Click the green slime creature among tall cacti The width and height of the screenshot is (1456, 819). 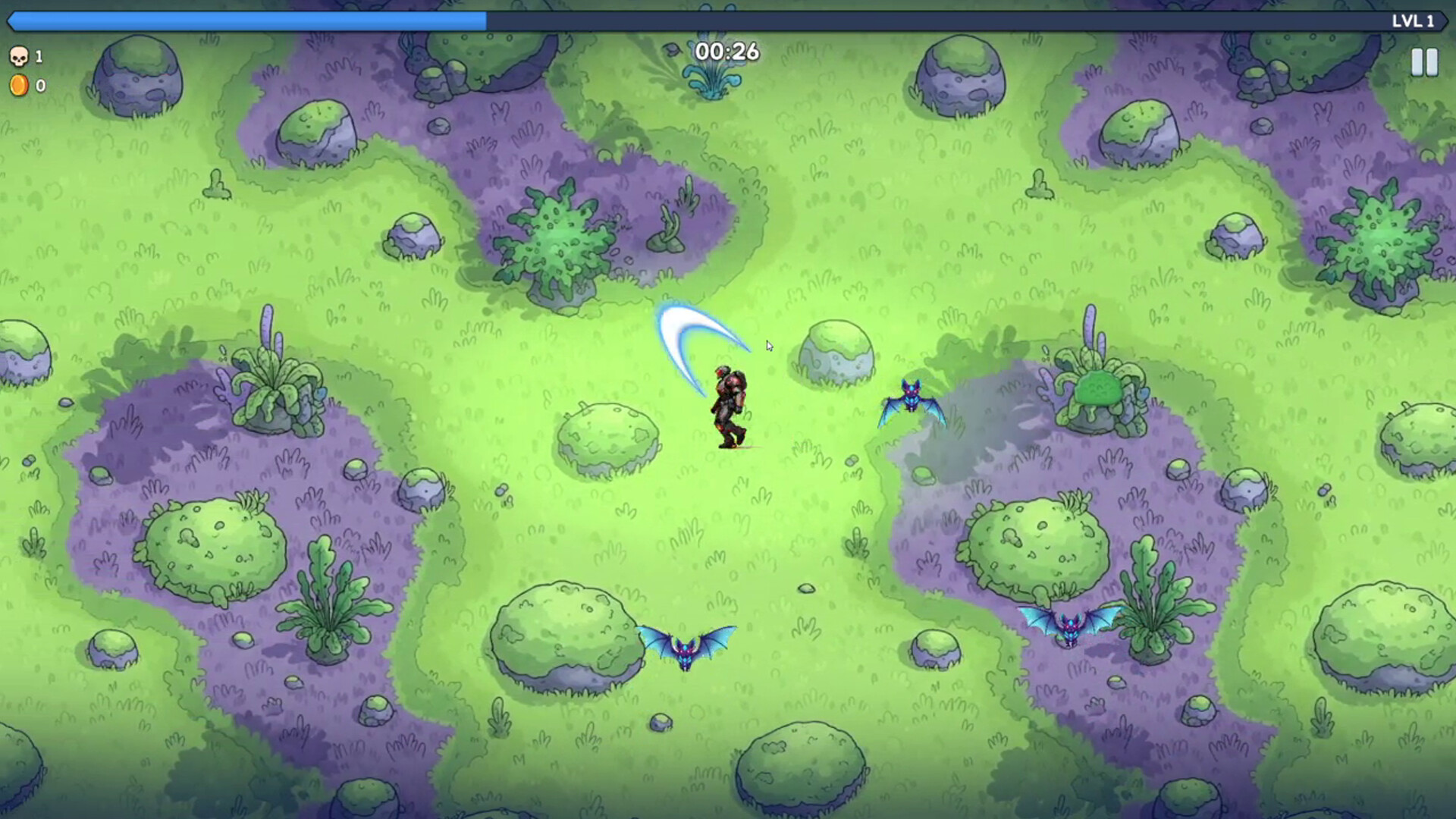[1100, 388]
